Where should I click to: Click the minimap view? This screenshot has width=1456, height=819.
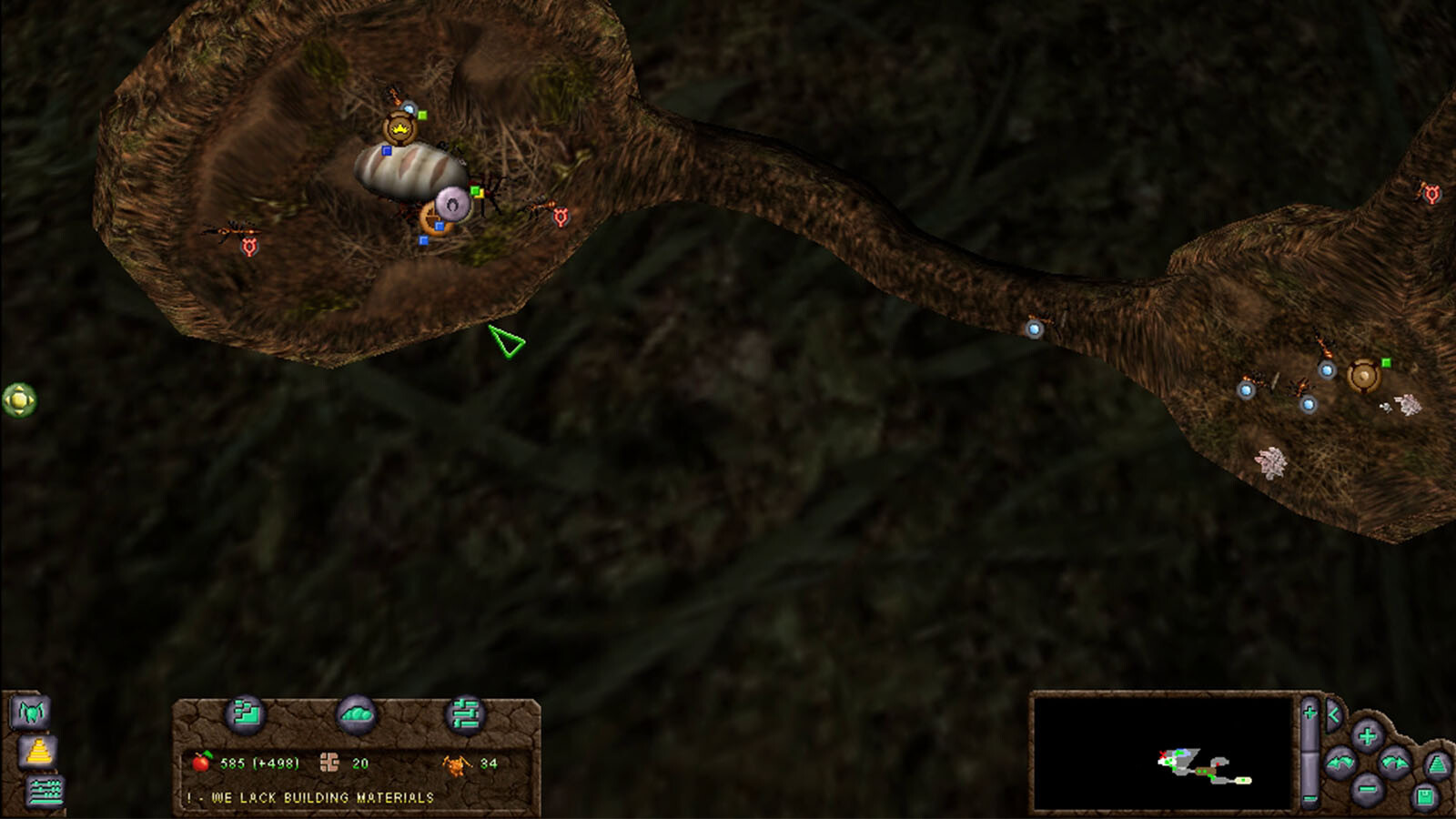[1162, 752]
